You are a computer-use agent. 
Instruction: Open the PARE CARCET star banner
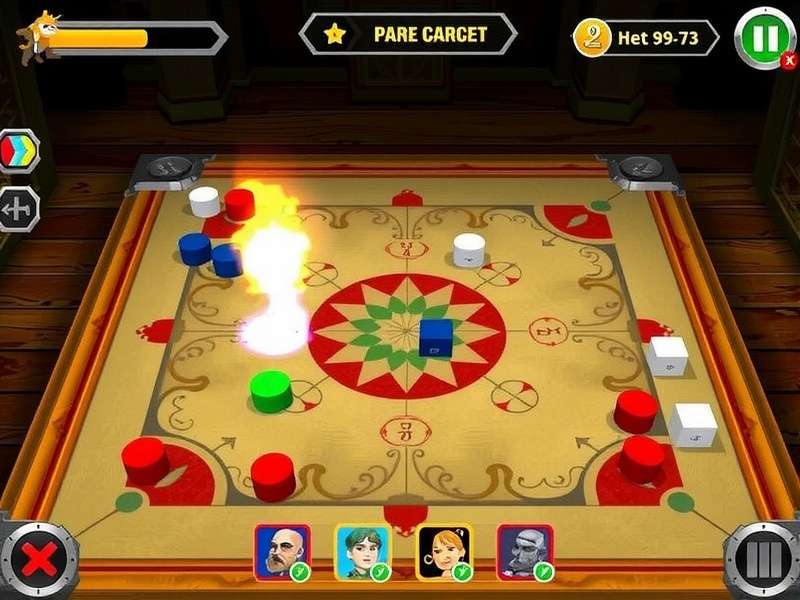408,34
